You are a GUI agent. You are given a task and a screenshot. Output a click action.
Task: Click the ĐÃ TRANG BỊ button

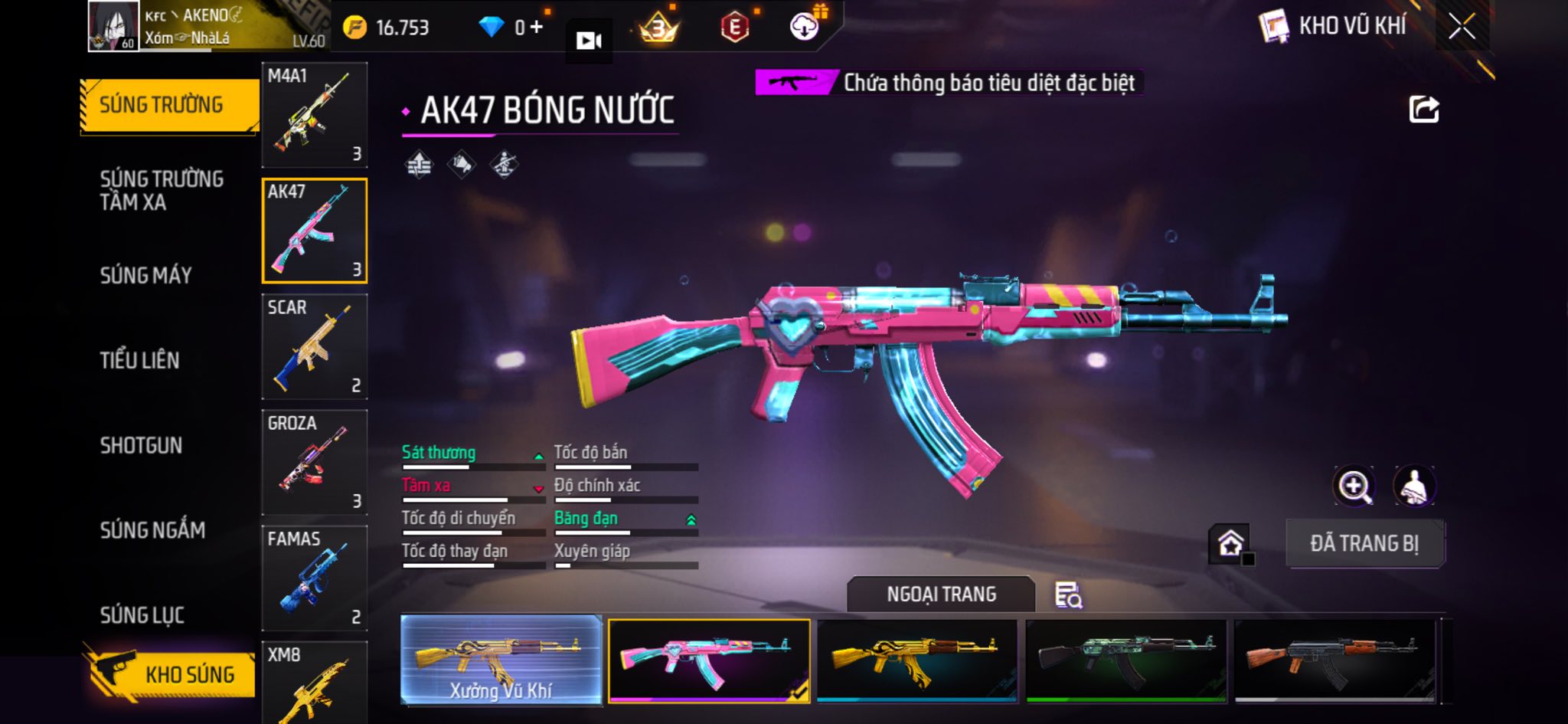click(1364, 543)
